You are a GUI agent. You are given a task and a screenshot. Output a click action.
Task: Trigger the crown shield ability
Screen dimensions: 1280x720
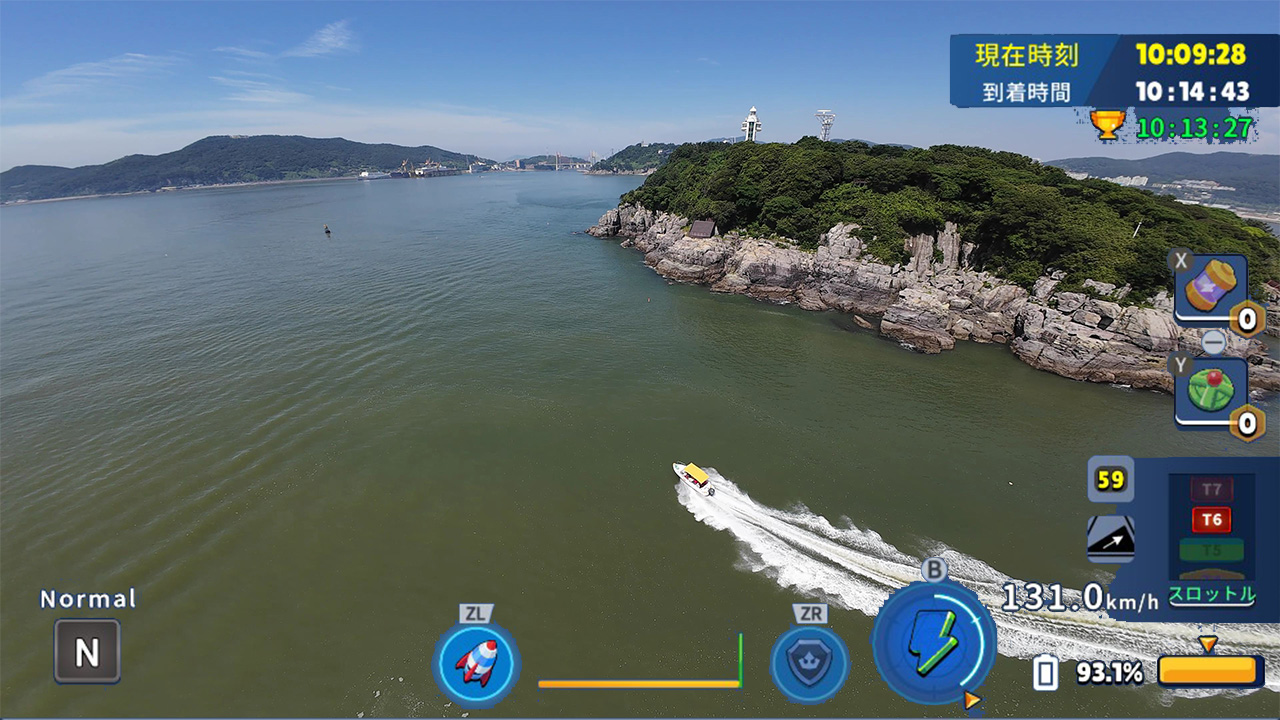809,663
